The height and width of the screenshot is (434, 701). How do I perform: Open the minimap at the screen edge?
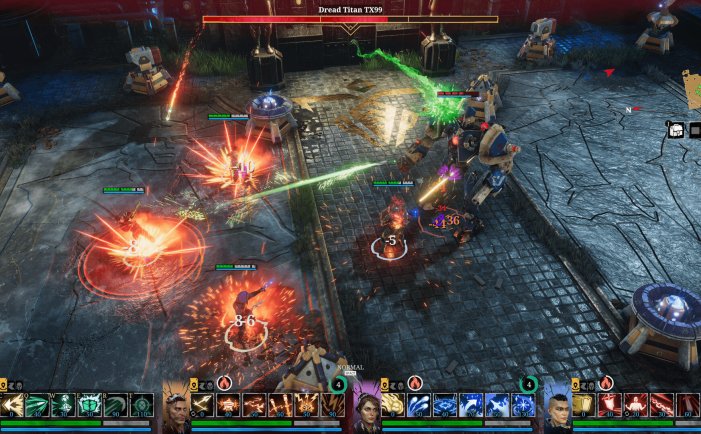tap(692, 89)
